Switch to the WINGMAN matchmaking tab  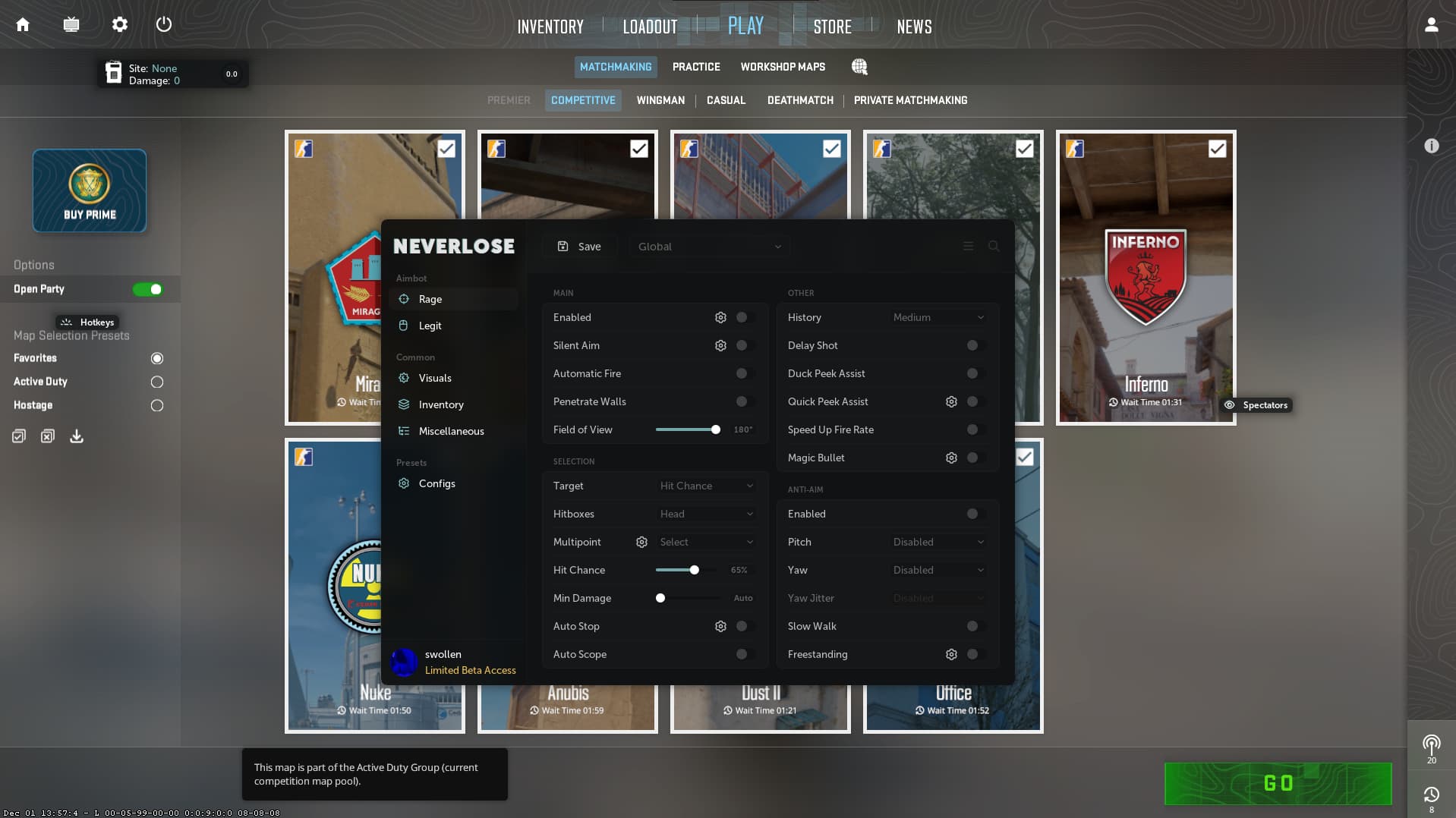coord(660,100)
